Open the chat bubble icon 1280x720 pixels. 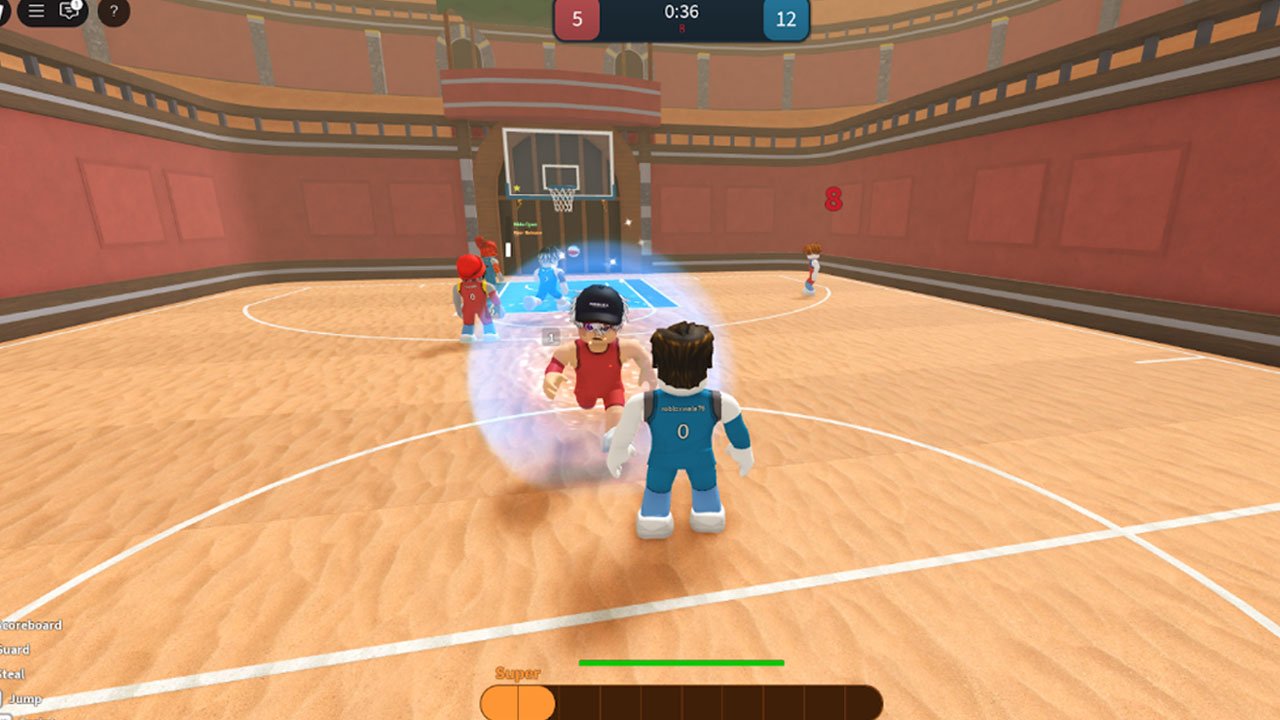67,14
